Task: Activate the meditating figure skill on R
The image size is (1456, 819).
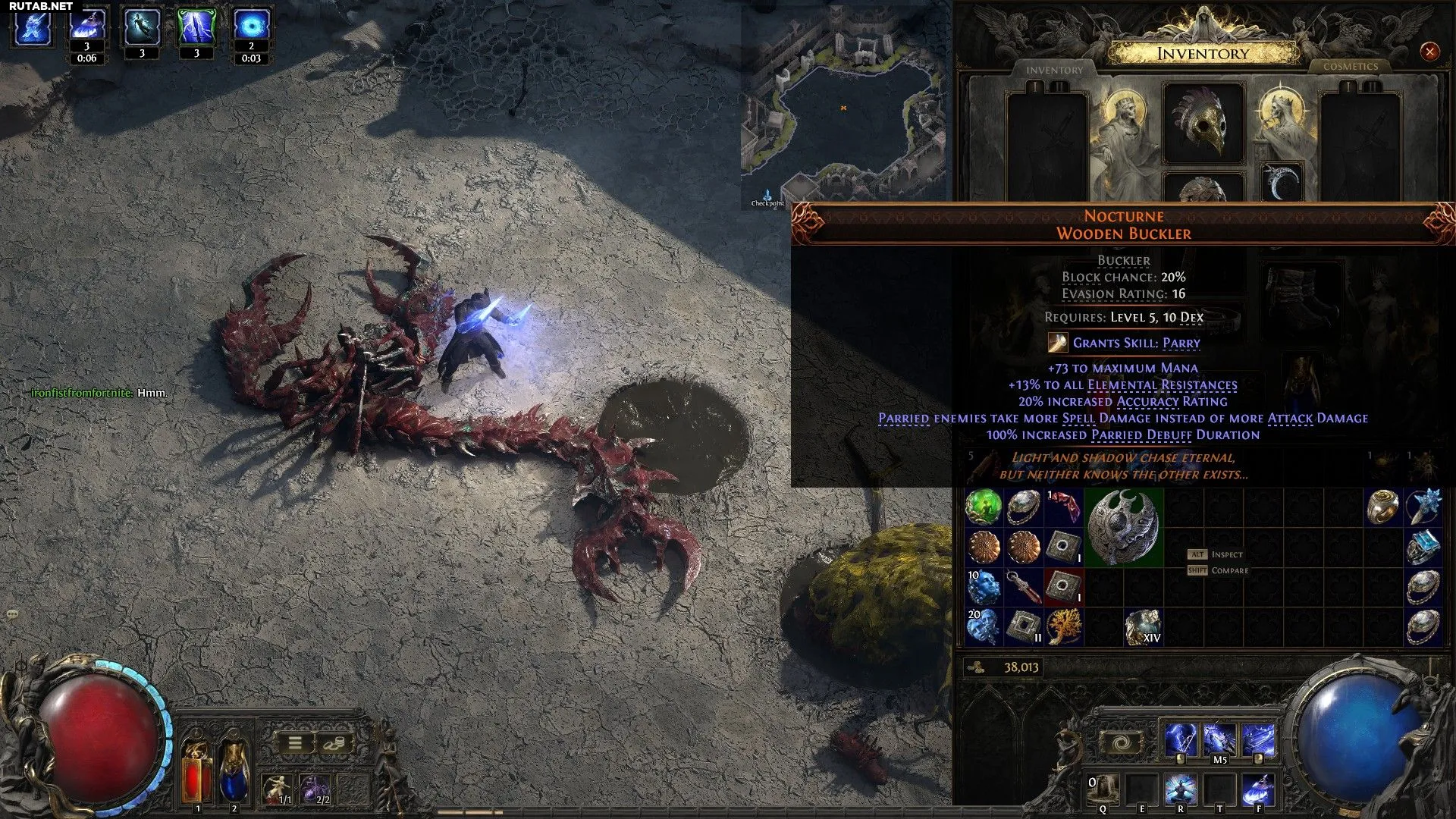Action: pyautogui.click(x=1181, y=789)
